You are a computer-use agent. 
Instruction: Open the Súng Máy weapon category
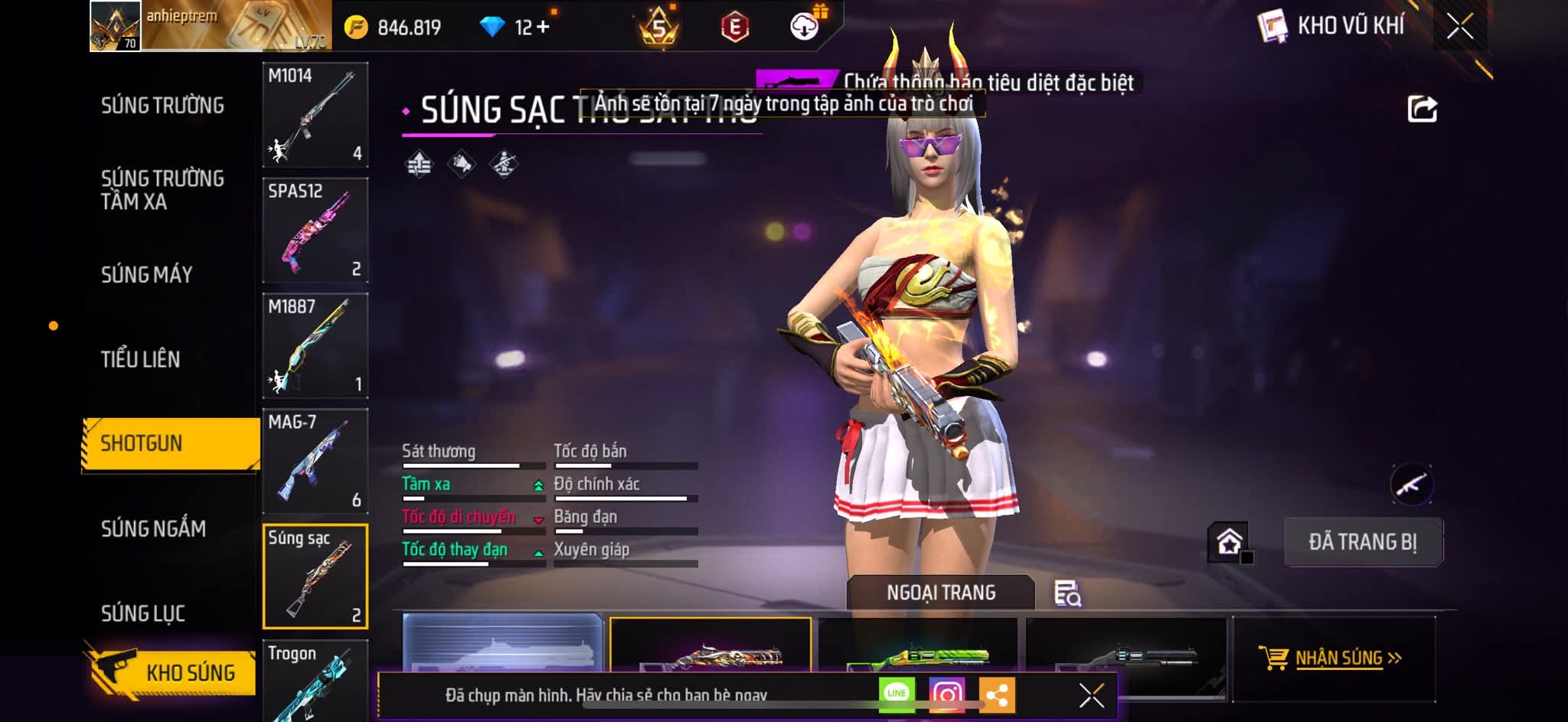coord(147,275)
